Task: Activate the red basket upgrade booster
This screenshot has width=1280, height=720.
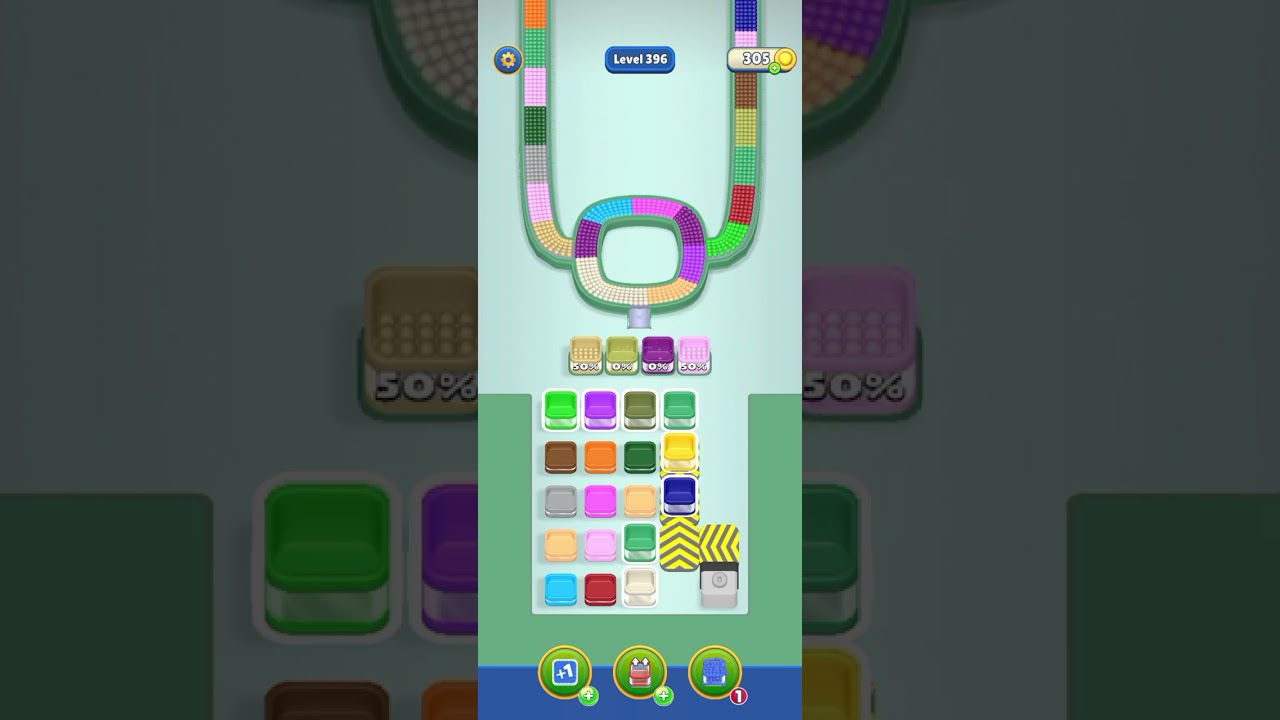Action: [640, 672]
